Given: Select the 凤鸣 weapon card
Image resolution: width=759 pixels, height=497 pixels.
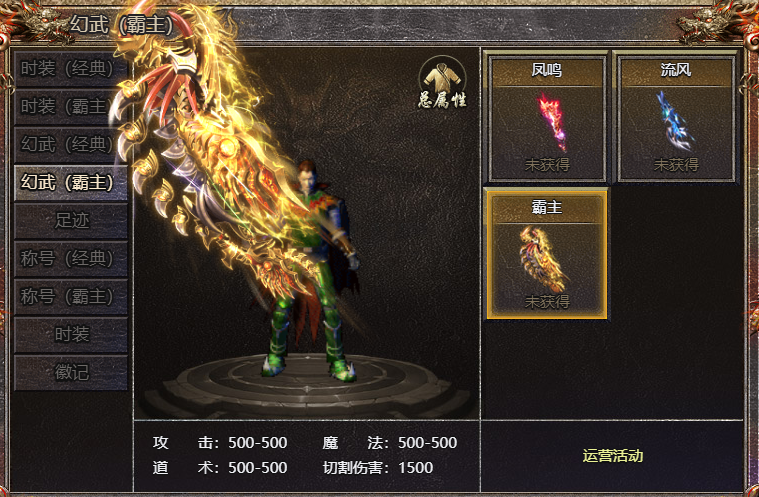Looking at the screenshot, I should 546,118.
